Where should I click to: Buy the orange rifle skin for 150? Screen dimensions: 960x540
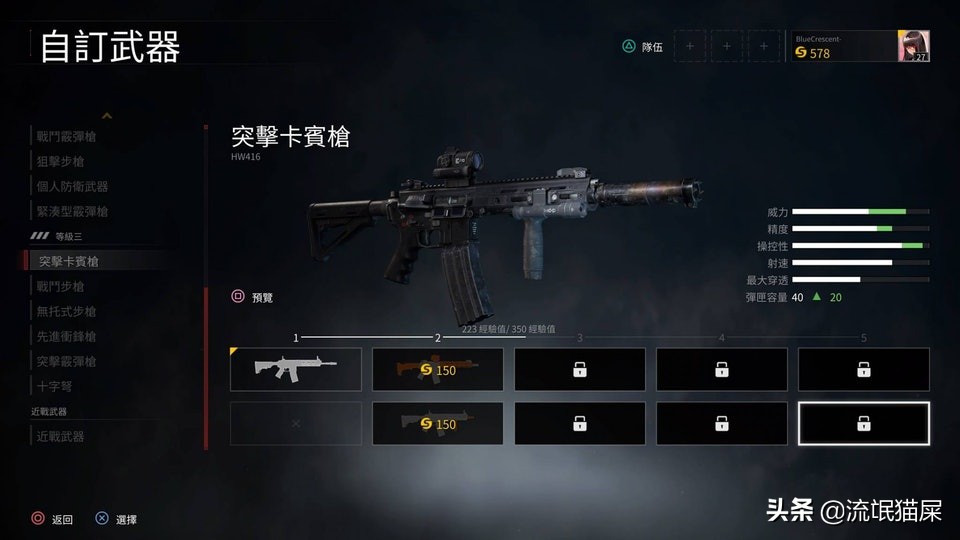click(438, 369)
